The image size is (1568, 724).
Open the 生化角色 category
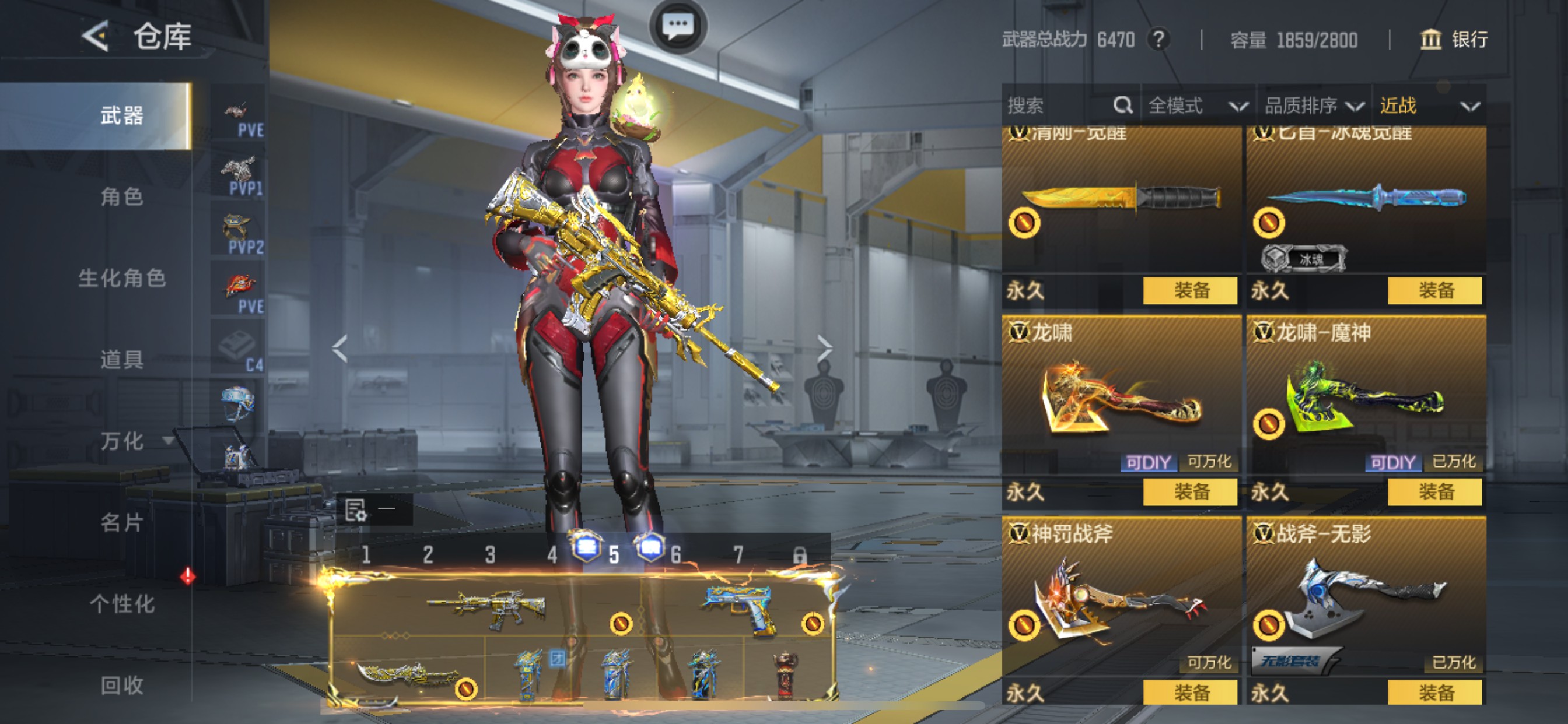tap(122, 278)
